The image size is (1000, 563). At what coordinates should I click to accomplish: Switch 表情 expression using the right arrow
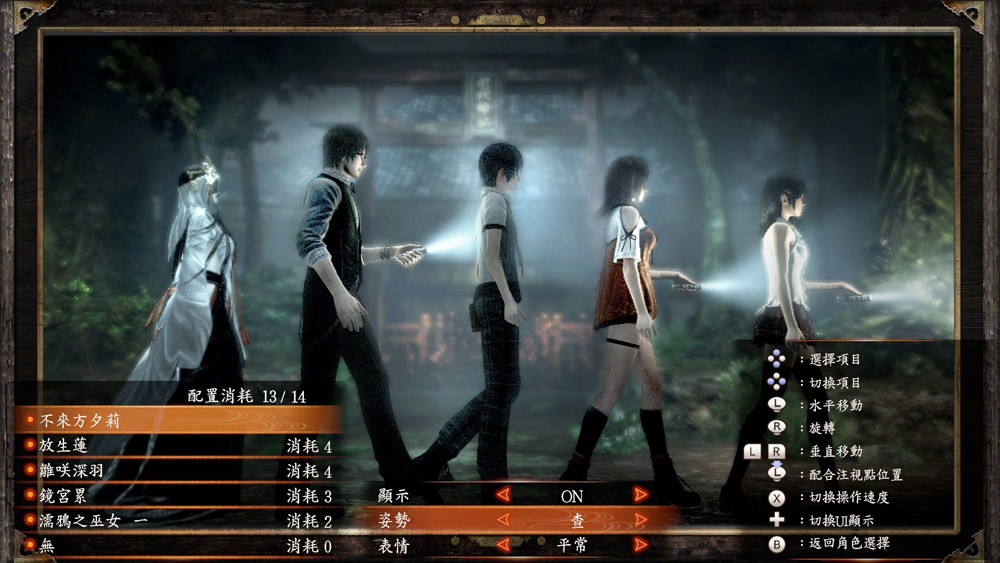point(640,546)
